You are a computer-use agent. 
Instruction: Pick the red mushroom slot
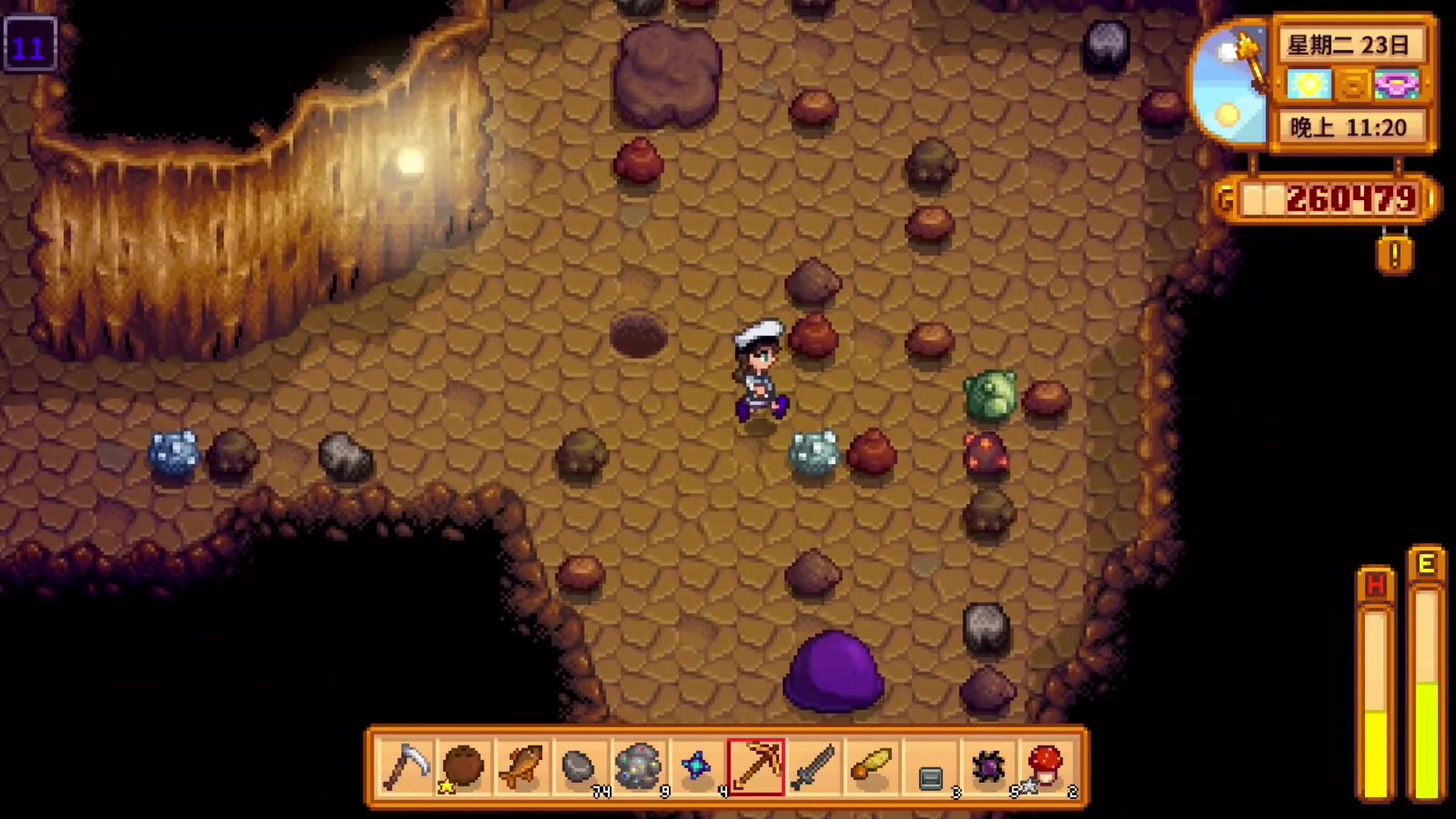click(x=1046, y=767)
